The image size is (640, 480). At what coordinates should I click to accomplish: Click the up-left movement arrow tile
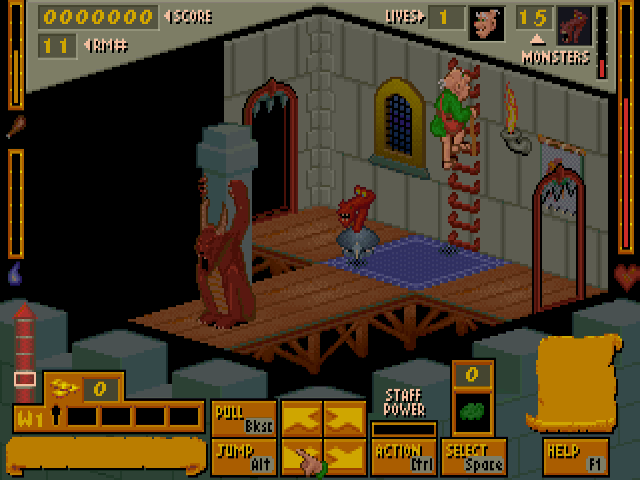point(301,418)
